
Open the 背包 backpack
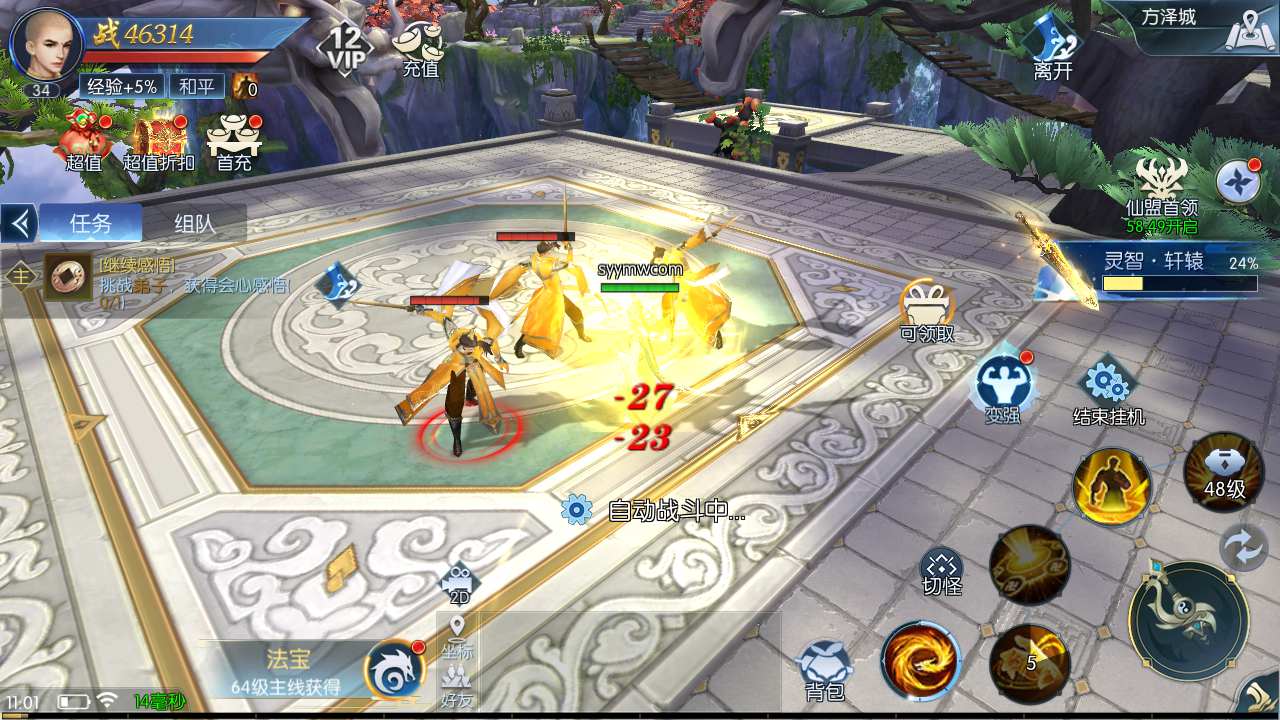click(x=824, y=670)
